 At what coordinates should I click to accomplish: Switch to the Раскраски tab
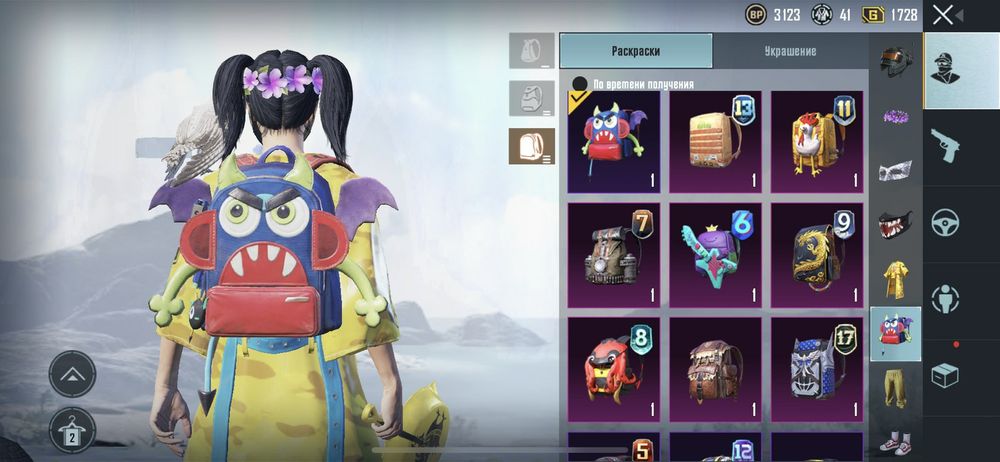[635, 51]
